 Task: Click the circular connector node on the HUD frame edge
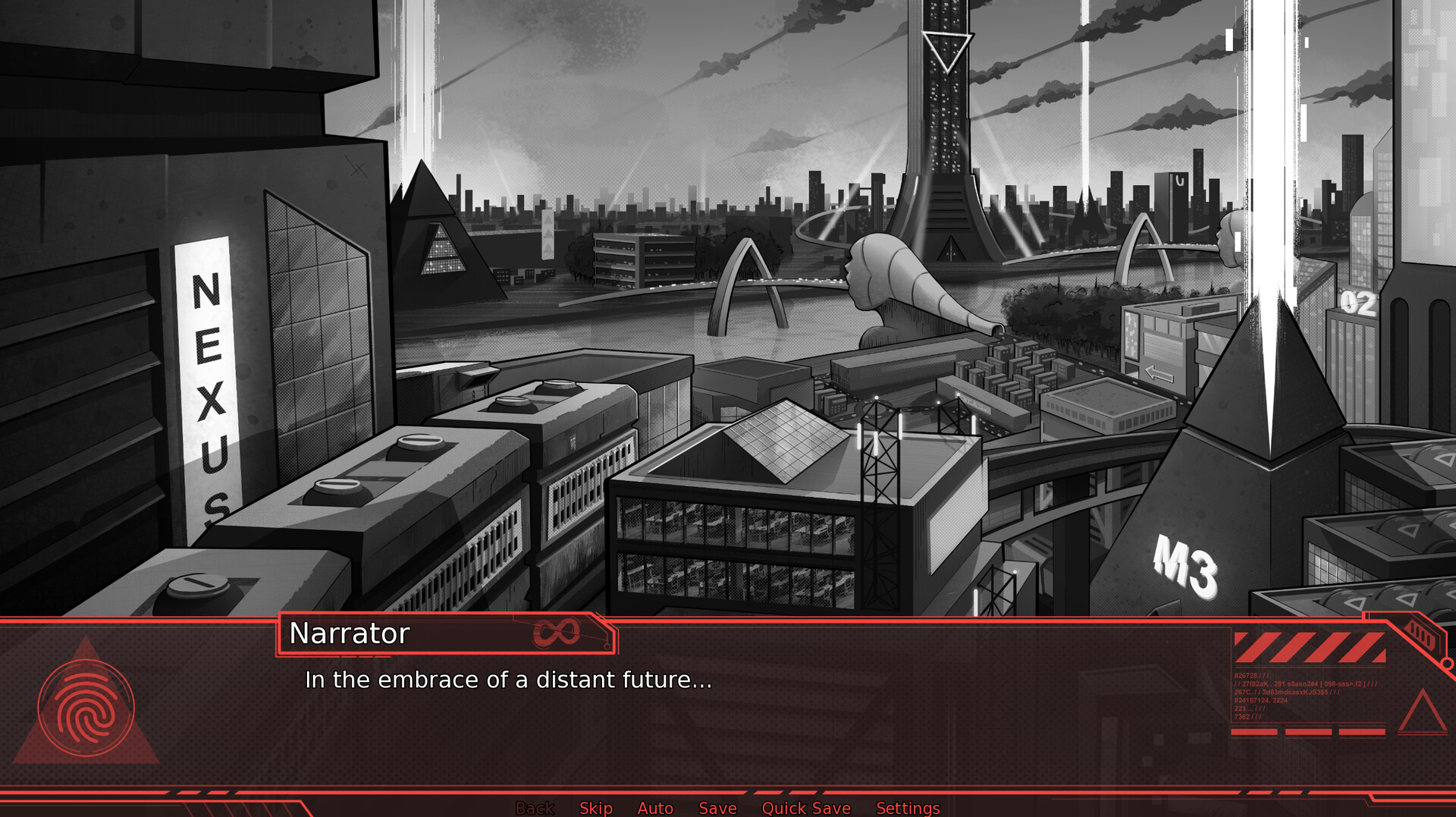[x=1447, y=663]
